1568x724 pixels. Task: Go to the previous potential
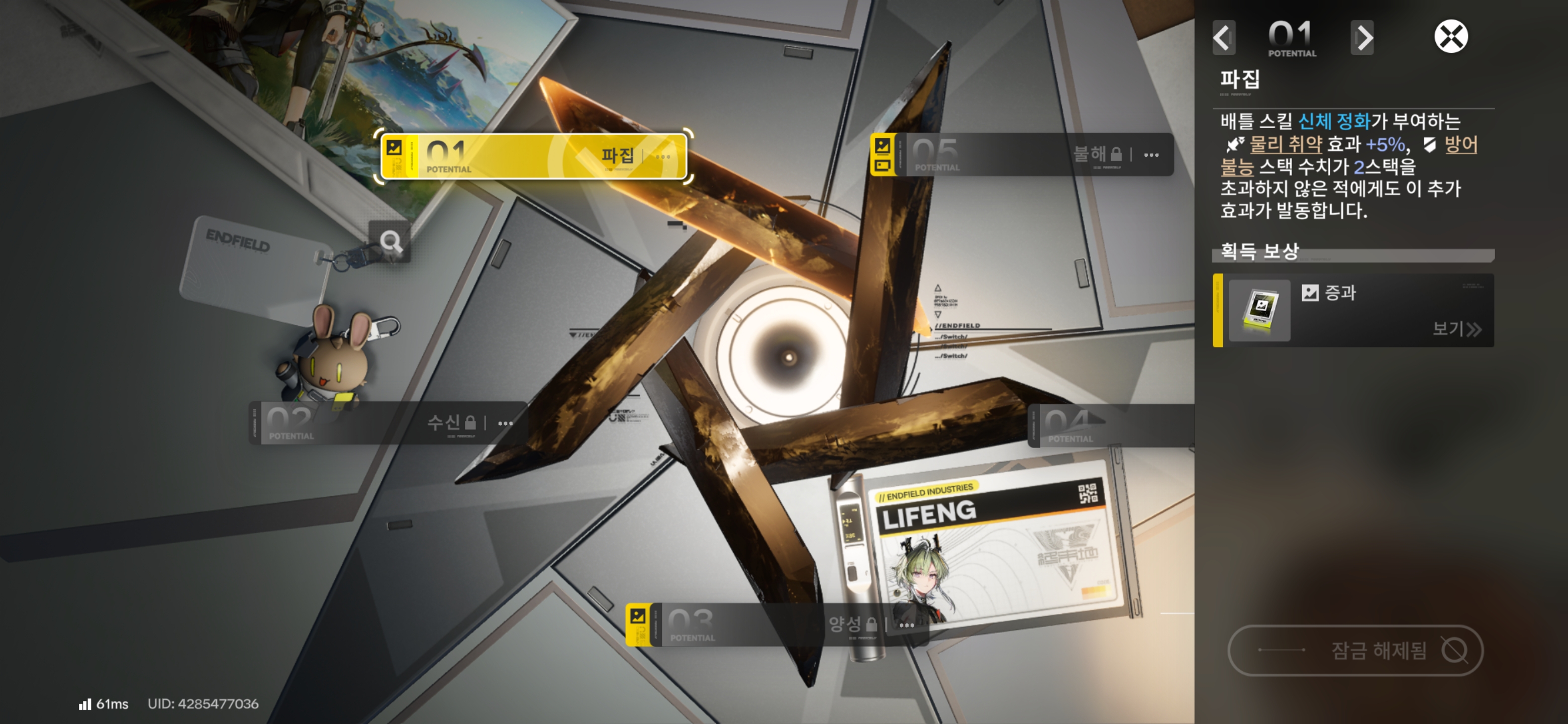point(1223,38)
